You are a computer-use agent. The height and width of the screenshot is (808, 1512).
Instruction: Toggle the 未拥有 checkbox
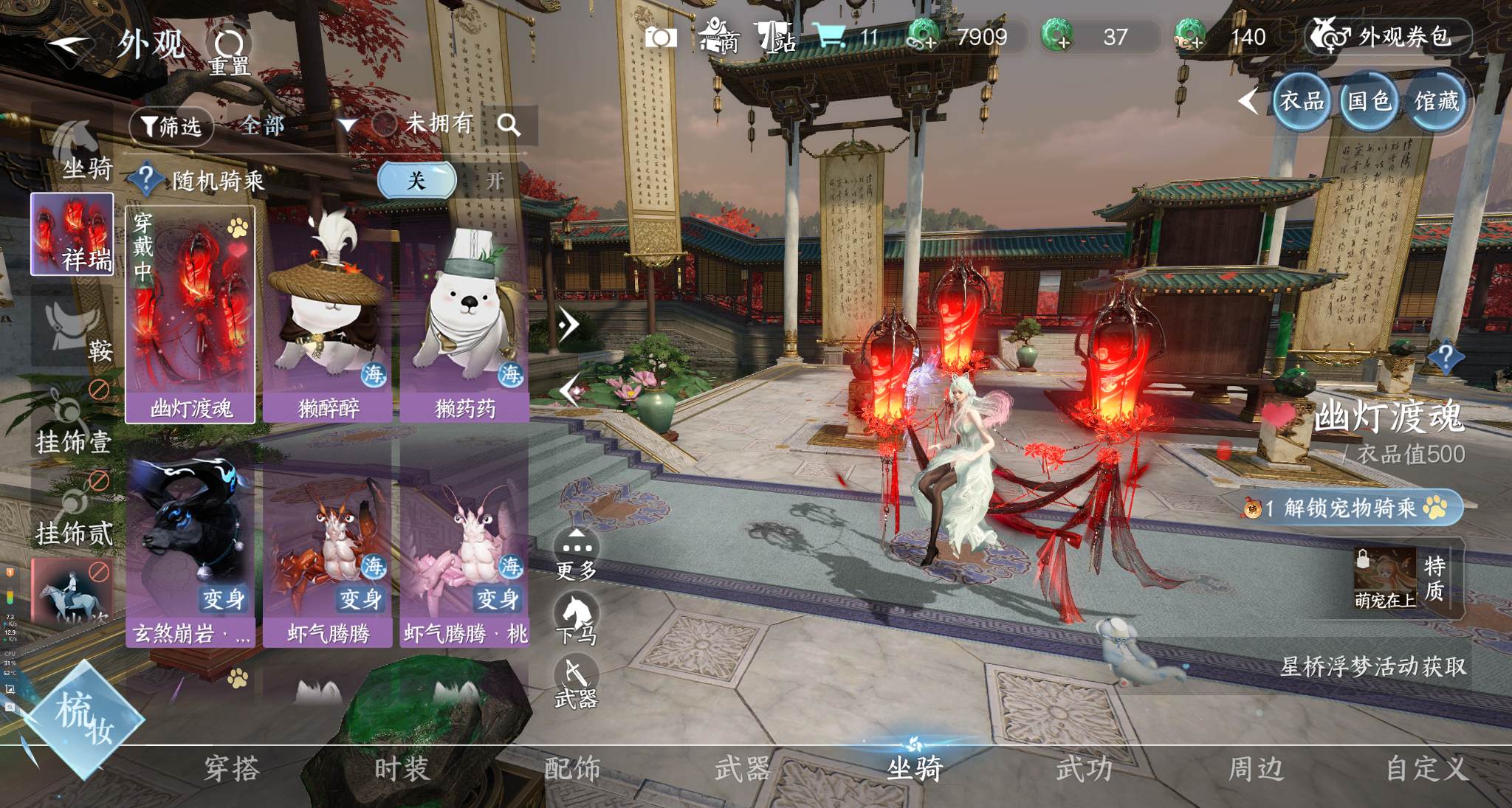tap(385, 124)
